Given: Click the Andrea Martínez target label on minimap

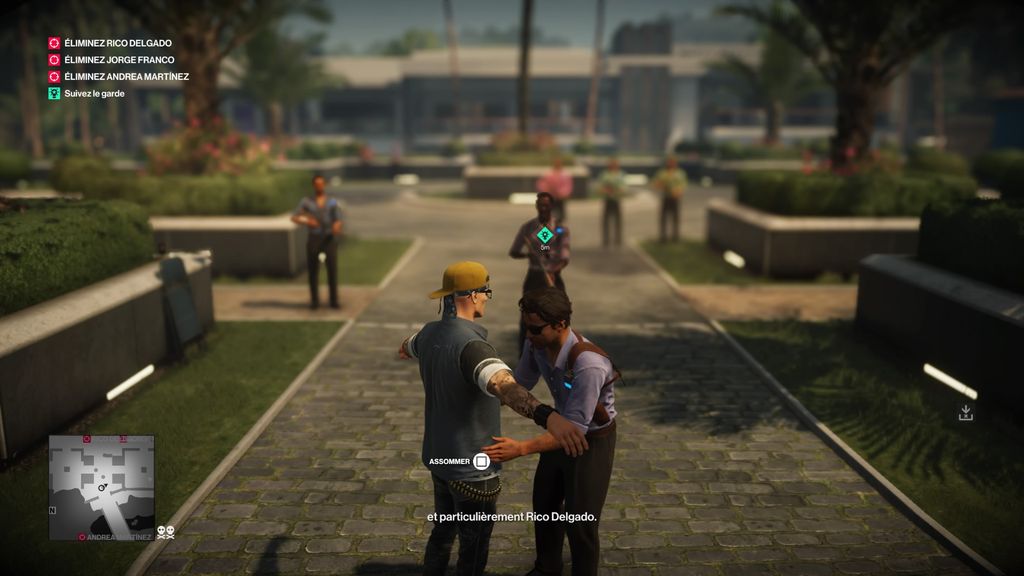Looking at the screenshot, I should click(119, 537).
